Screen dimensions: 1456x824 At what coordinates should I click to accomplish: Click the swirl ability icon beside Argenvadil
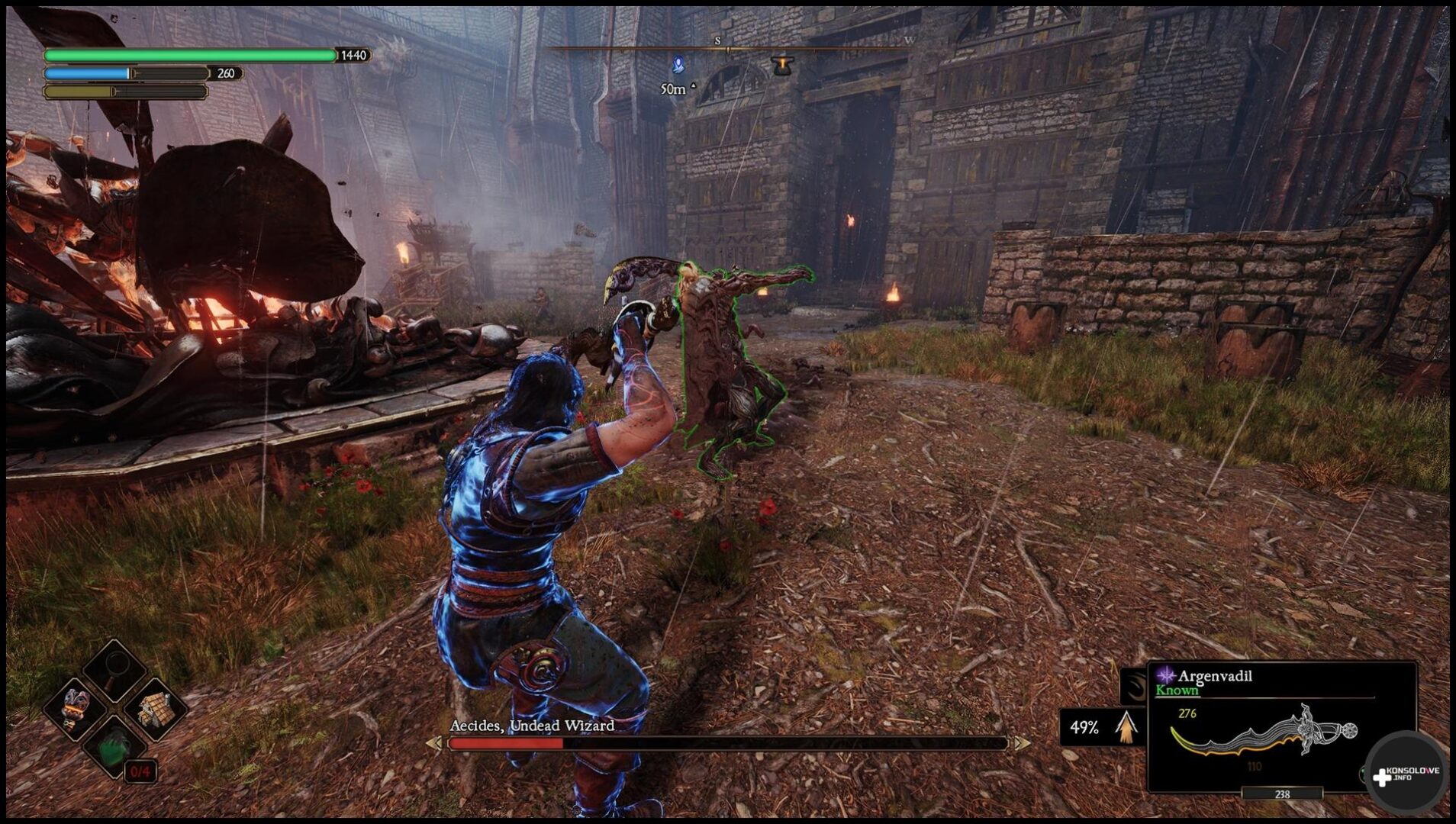pos(1133,686)
